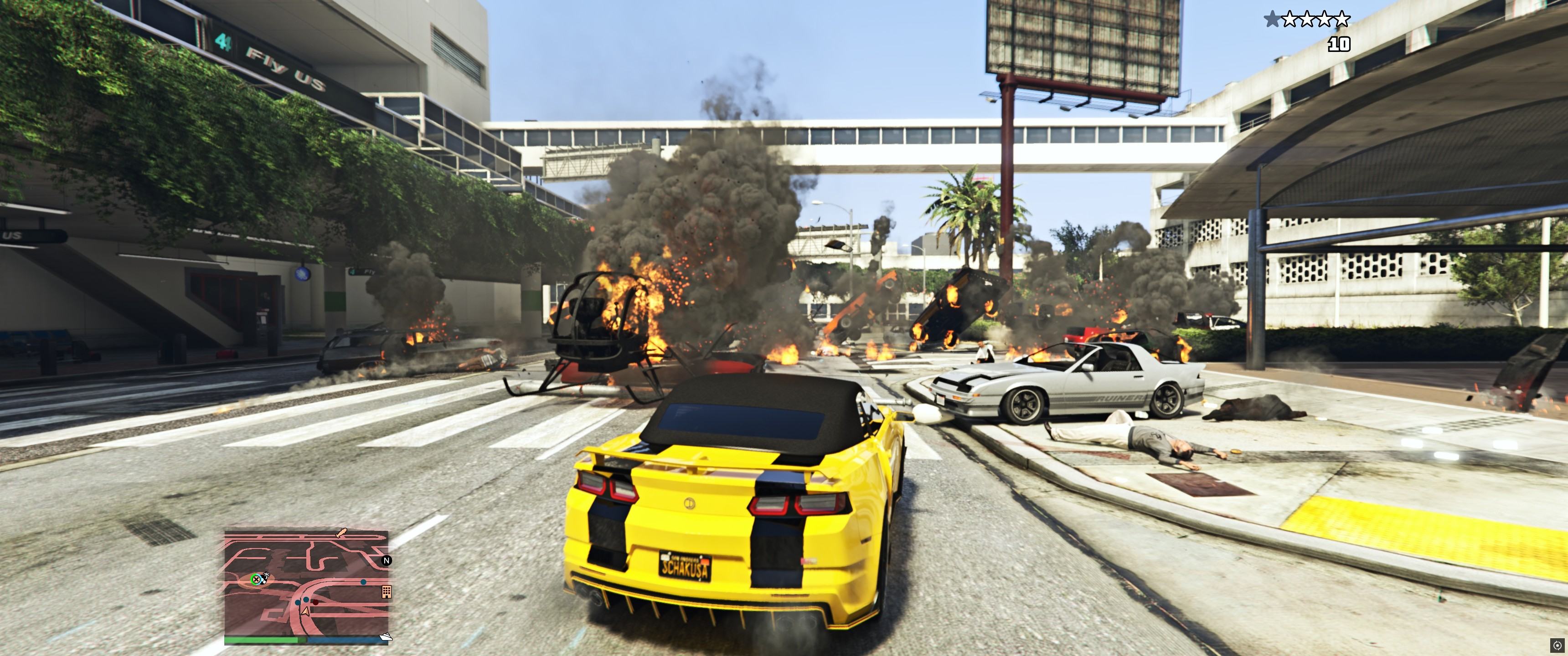Click the white pointer icon beside the minimap
1568x656 pixels.
tap(387, 637)
